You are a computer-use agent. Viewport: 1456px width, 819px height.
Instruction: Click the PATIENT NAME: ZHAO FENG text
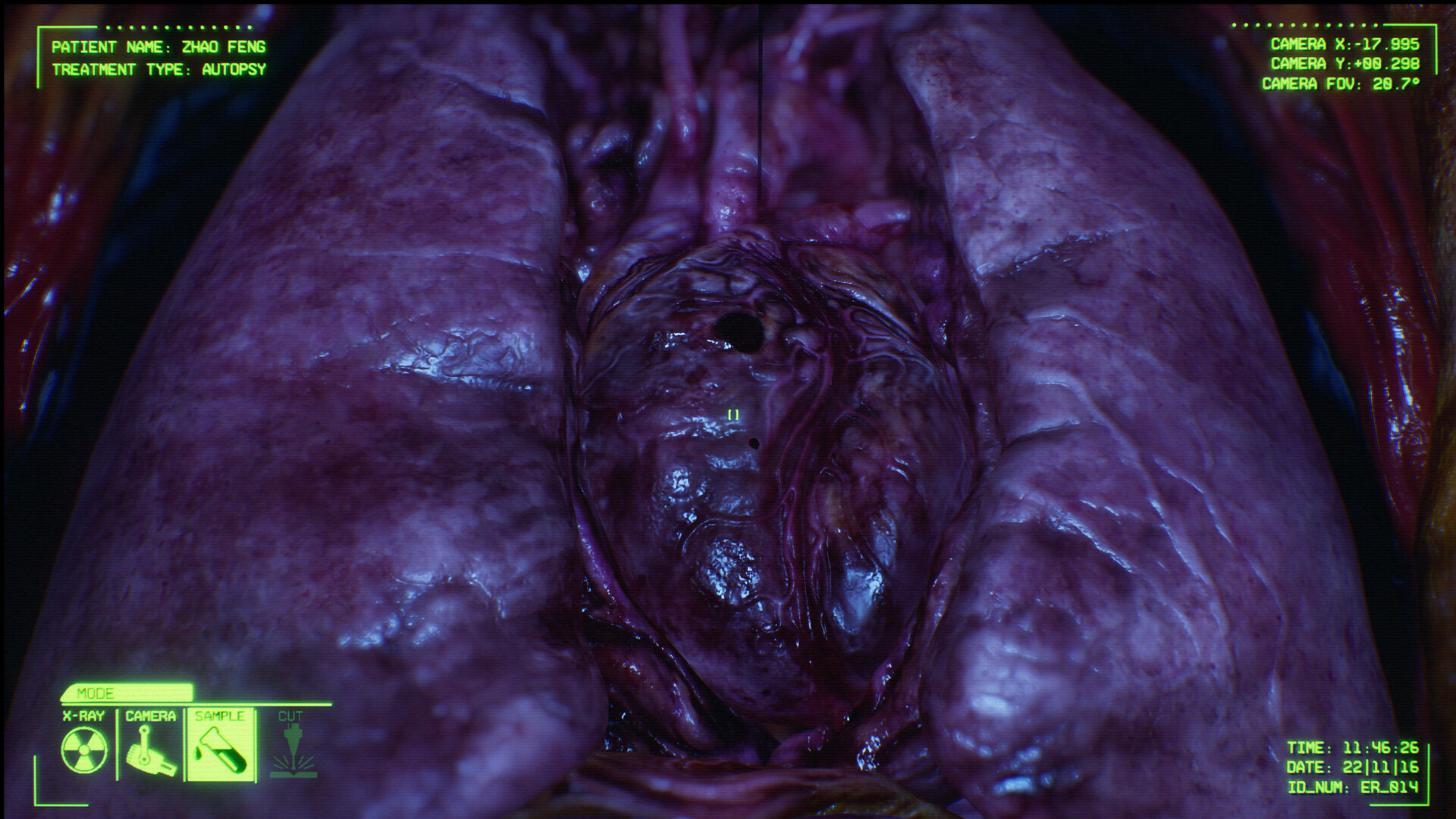coord(158,47)
